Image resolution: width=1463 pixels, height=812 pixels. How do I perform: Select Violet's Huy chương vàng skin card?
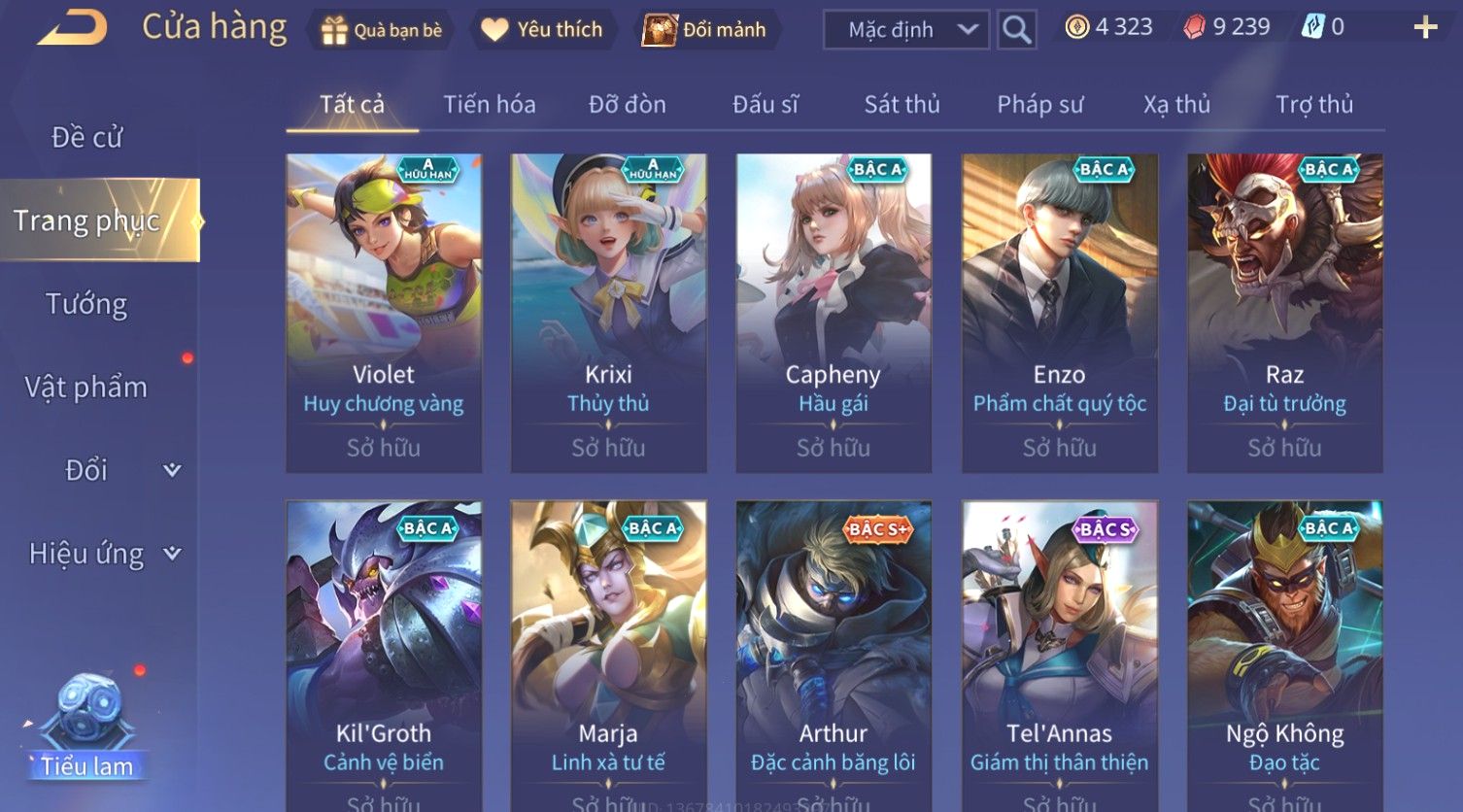tap(384, 313)
